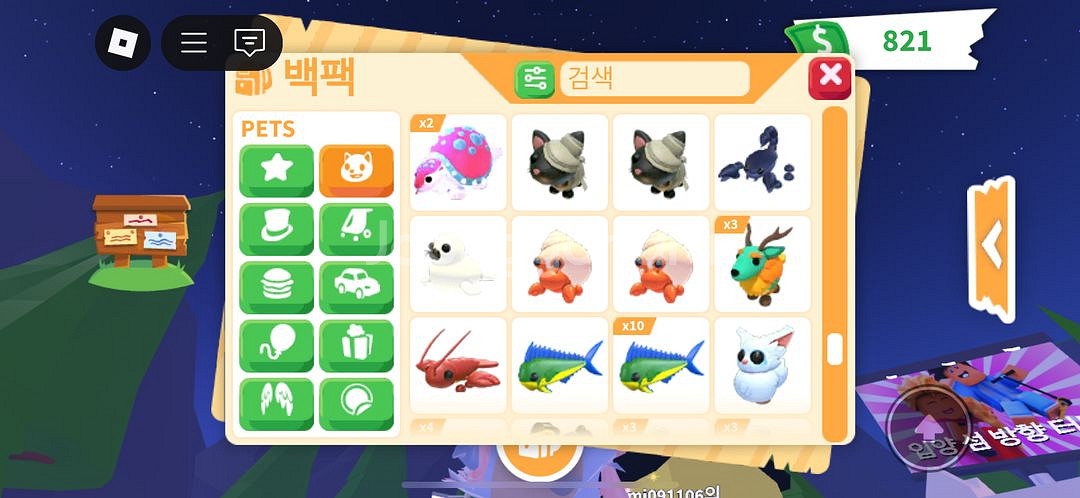Open the green filter settings button
Image resolution: width=1080 pixels, height=498 pixels.
tap(534, 79)
